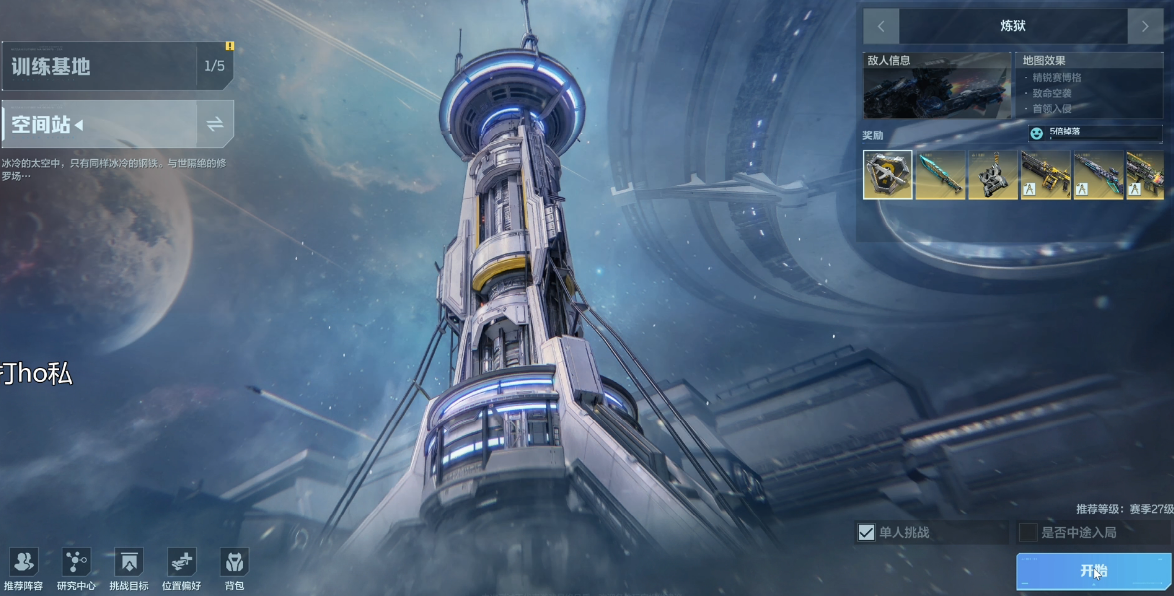Toggle the 单人挑战 solo challenge checkbox
Screen dimensions: 1174x596
[867, 532]
